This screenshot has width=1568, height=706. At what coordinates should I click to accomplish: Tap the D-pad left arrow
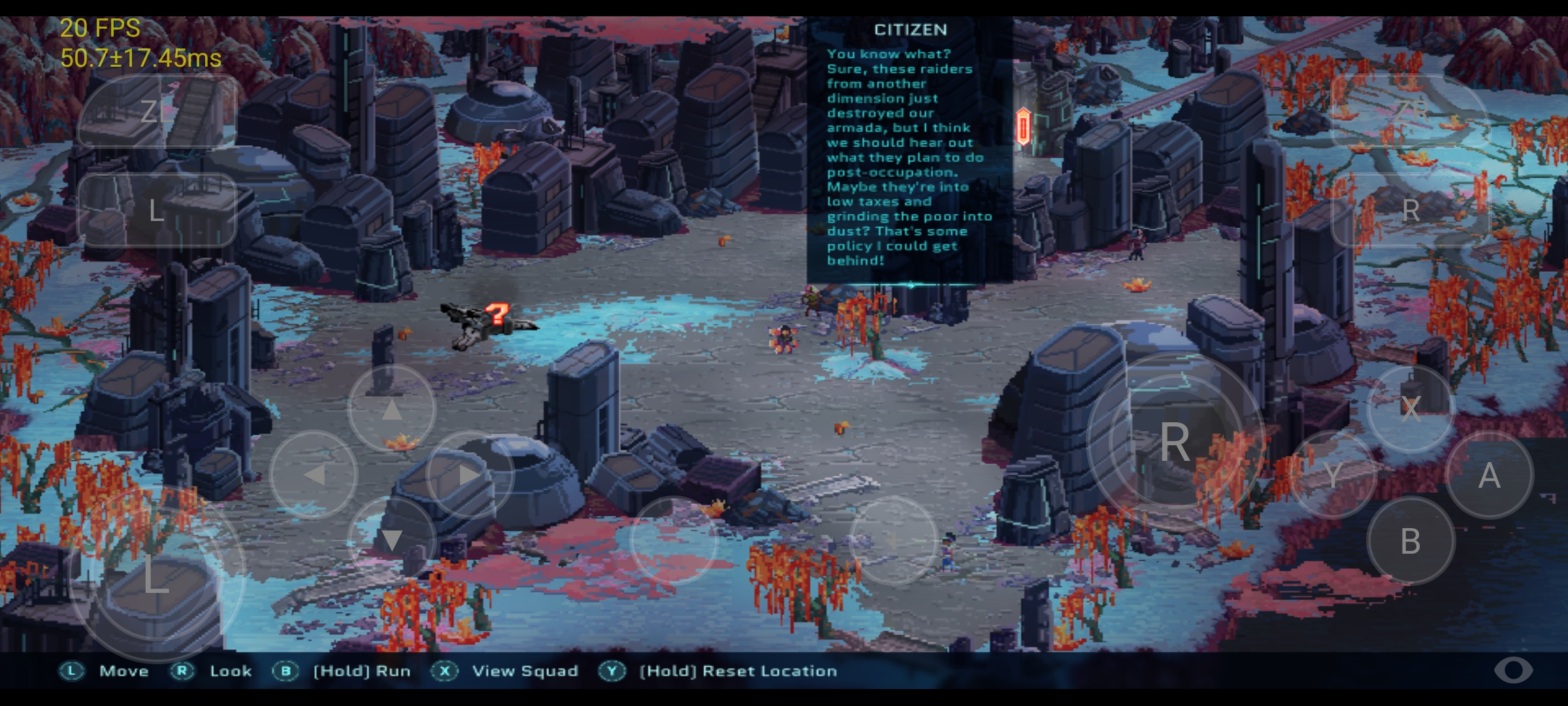click(314, 475)
